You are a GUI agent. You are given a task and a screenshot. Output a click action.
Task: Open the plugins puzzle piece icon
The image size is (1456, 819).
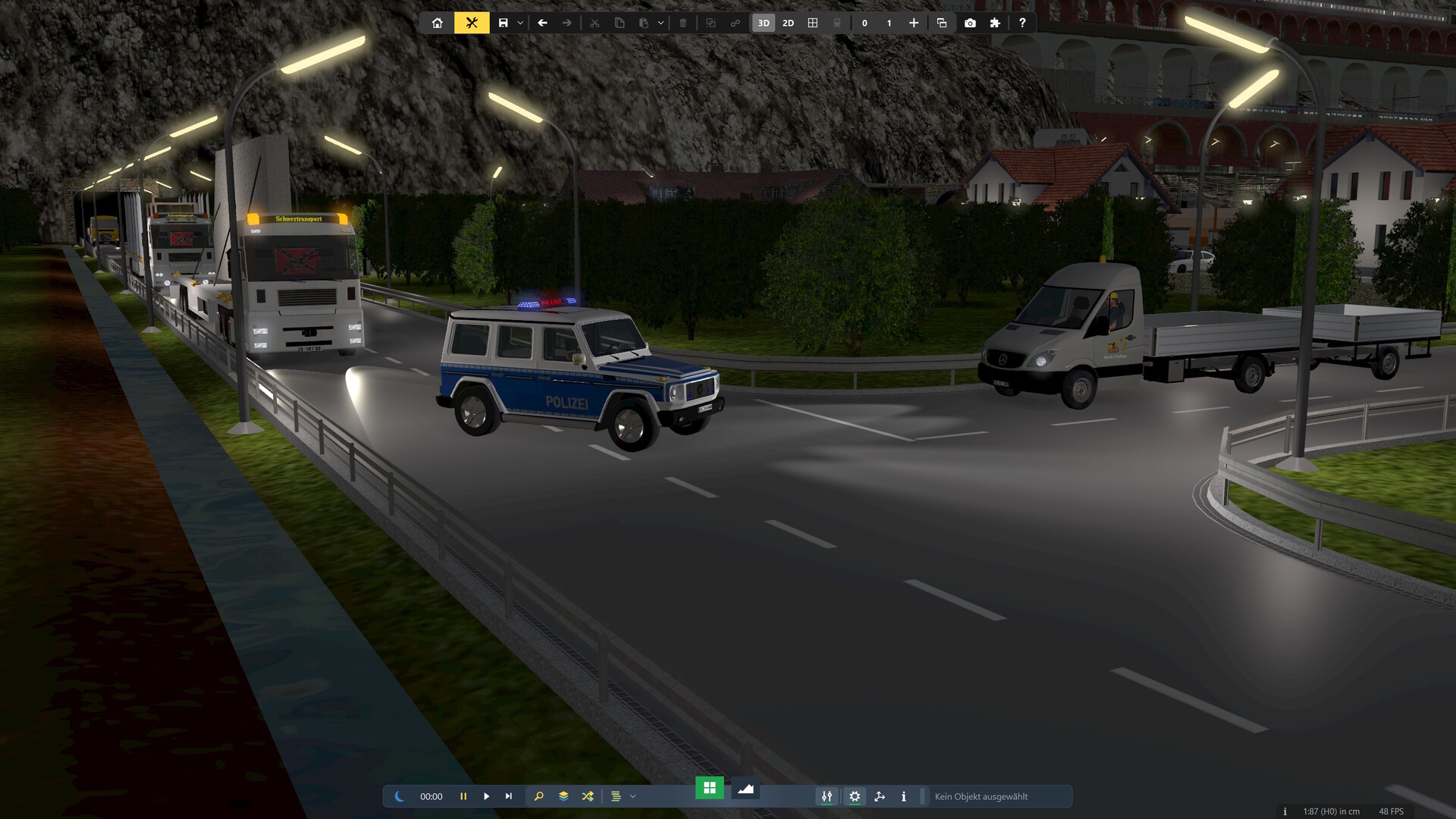[995, 23]
